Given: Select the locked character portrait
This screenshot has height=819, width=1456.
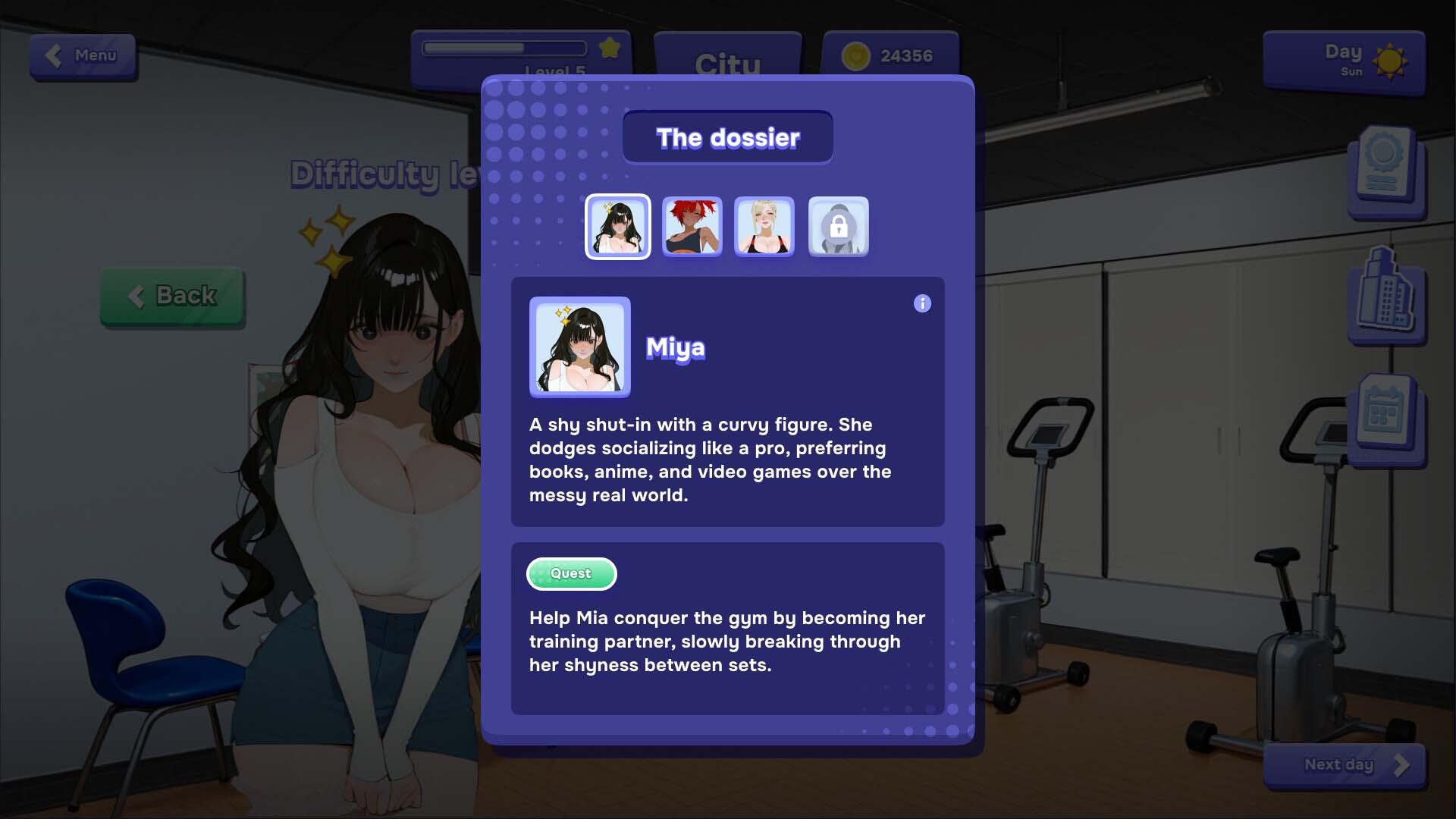Looking at the screenshot, I should (x=838, y=227).
